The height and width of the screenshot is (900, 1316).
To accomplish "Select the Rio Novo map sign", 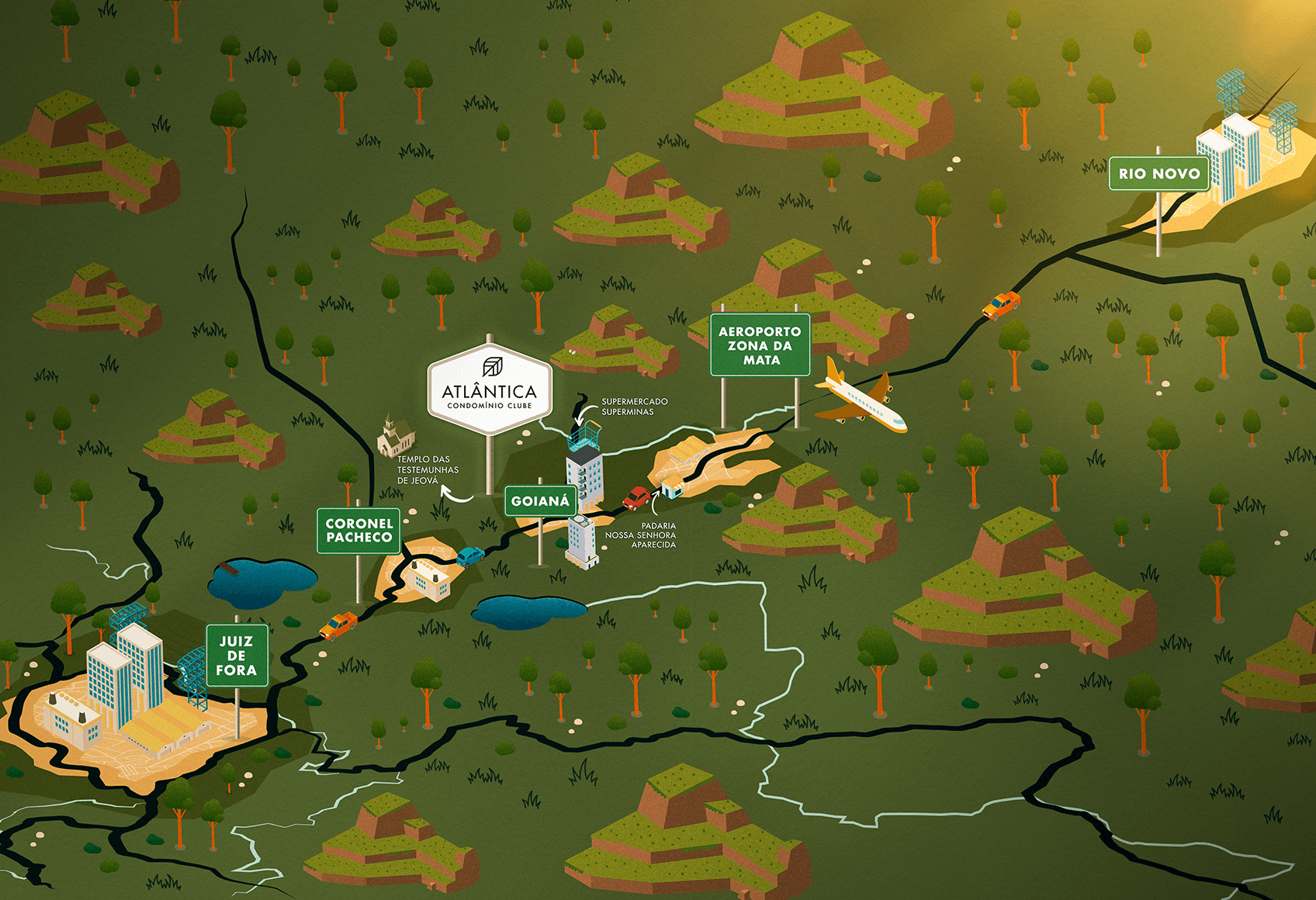I will coord(1159,174).
